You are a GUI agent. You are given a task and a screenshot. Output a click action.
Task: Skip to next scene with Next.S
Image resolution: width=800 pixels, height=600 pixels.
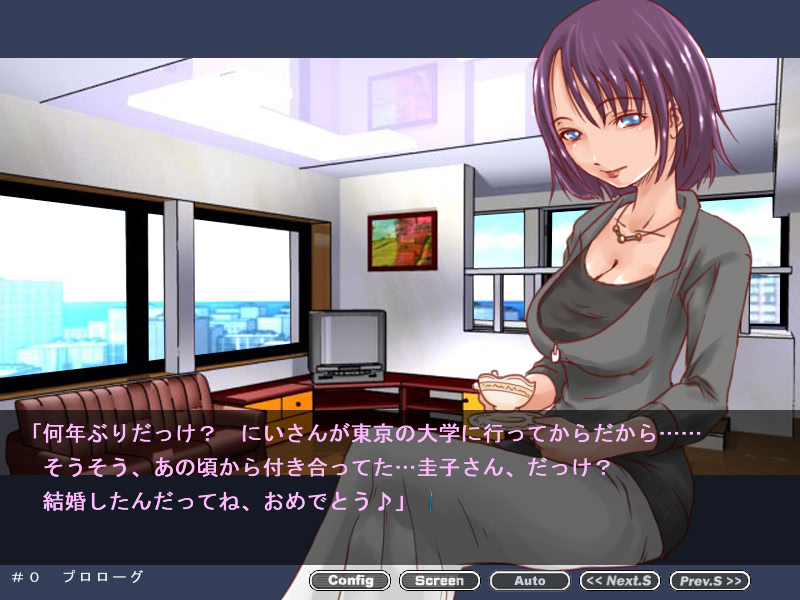(620, 580)
